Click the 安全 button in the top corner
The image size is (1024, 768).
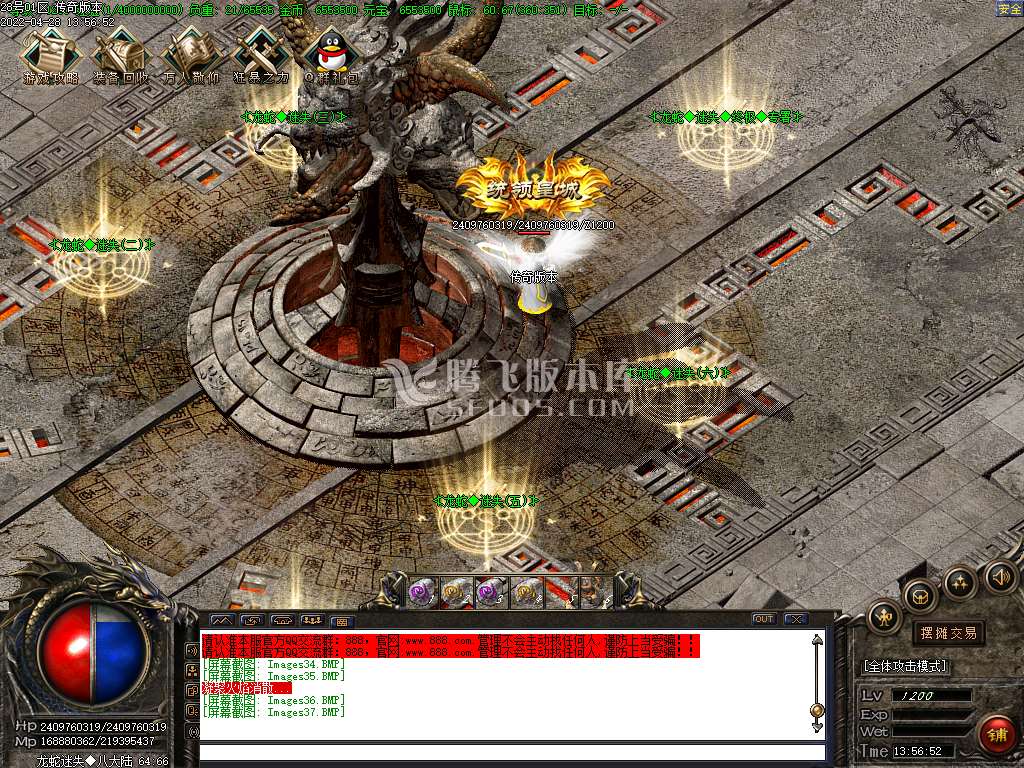tap(1009, 9)
